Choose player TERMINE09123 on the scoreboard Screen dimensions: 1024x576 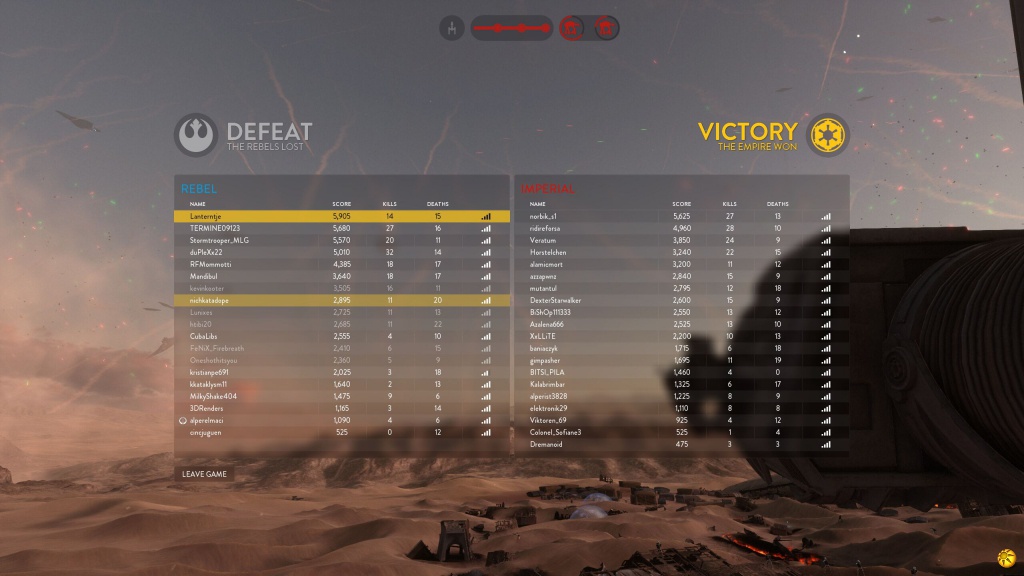(x=341, y=228)
